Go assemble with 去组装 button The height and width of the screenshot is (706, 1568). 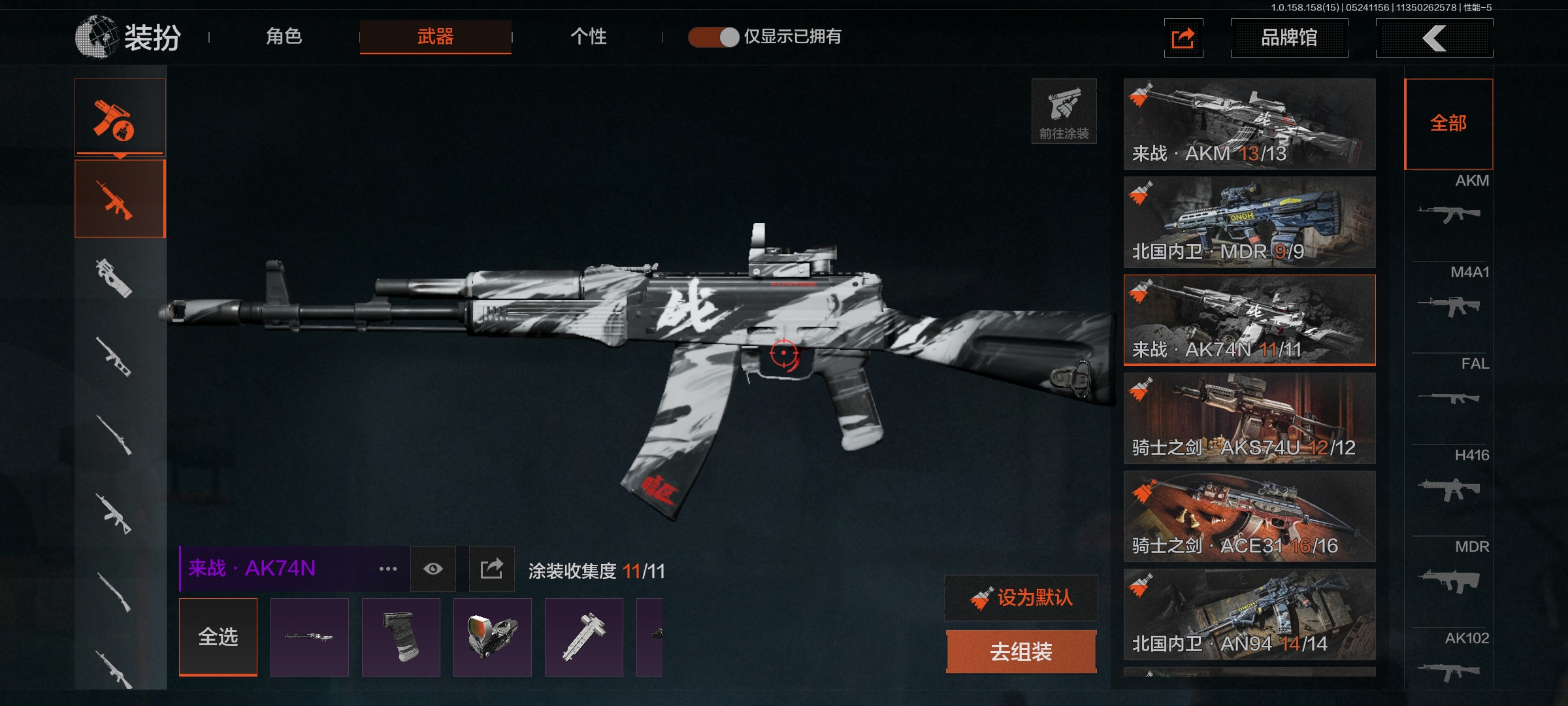click(x=1021, y=652)
